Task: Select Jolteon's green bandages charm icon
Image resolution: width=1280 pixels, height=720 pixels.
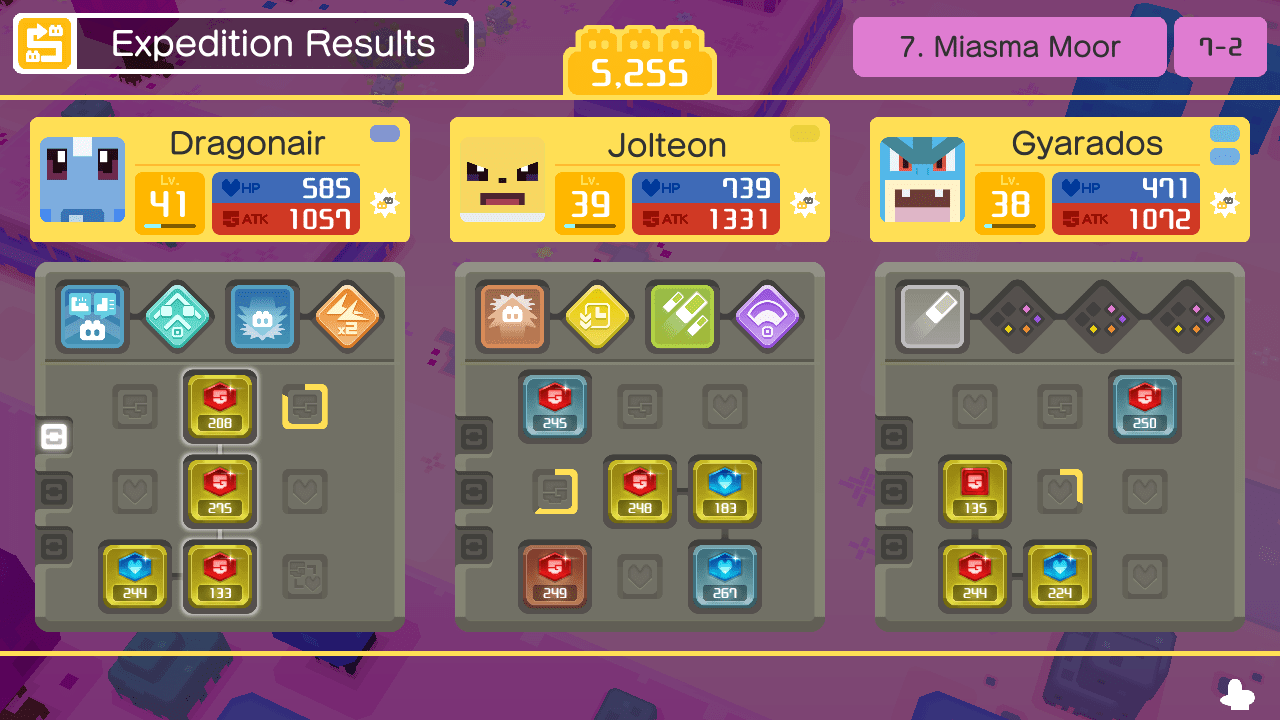Action: (x=682, y=317)
